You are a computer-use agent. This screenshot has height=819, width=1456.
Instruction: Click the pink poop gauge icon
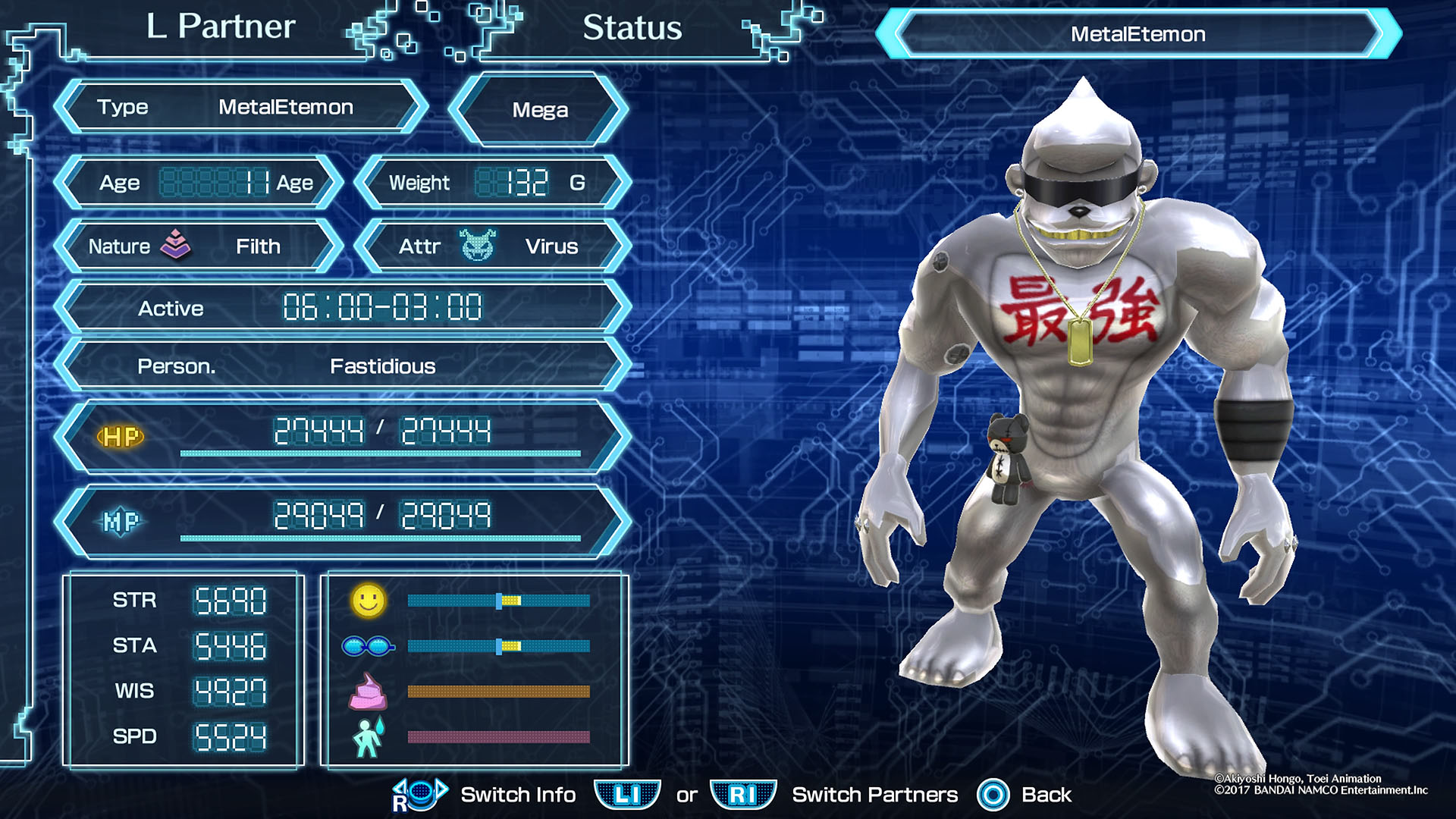tap(368, 691)
